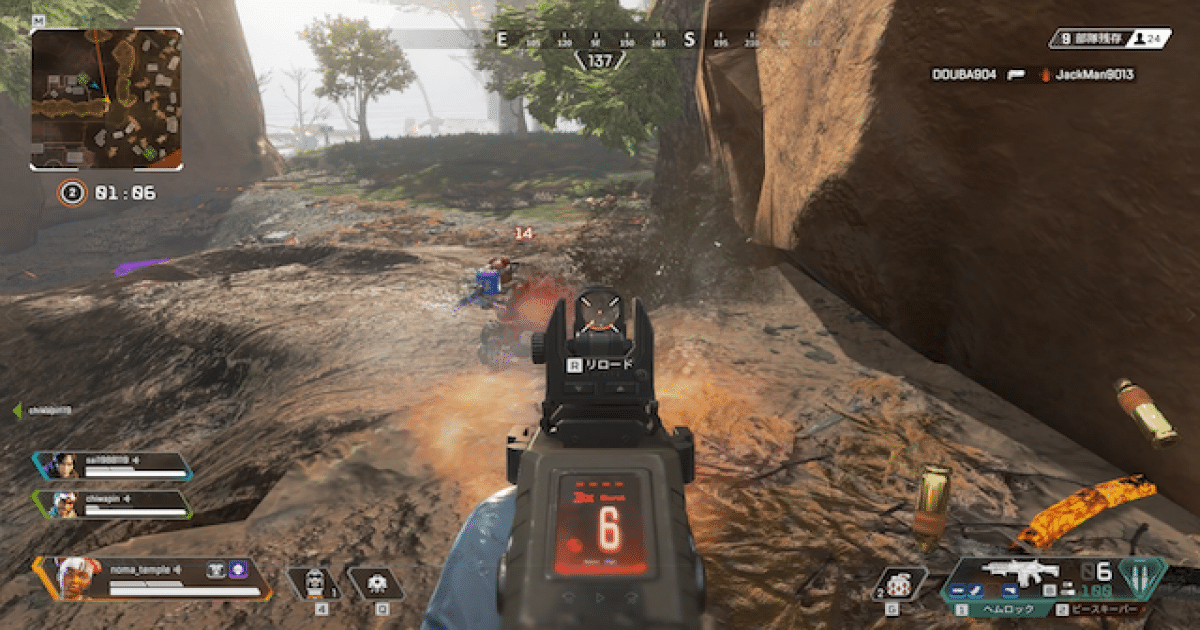Select squadmate chiwapin's status panel
The width and height of the screenshot is (1200, 630).
coord(112,503)
